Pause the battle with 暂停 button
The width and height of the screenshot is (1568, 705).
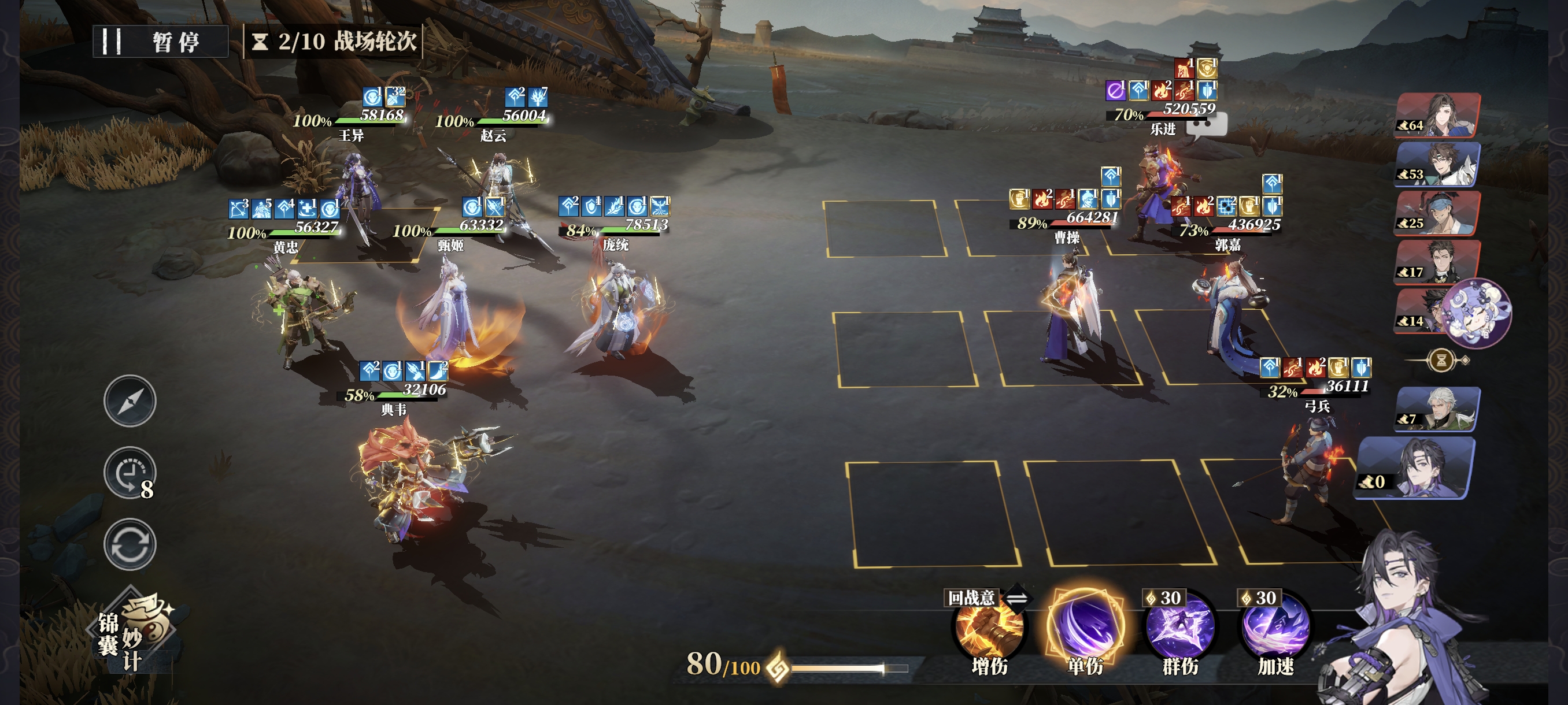tap(160, 42)
